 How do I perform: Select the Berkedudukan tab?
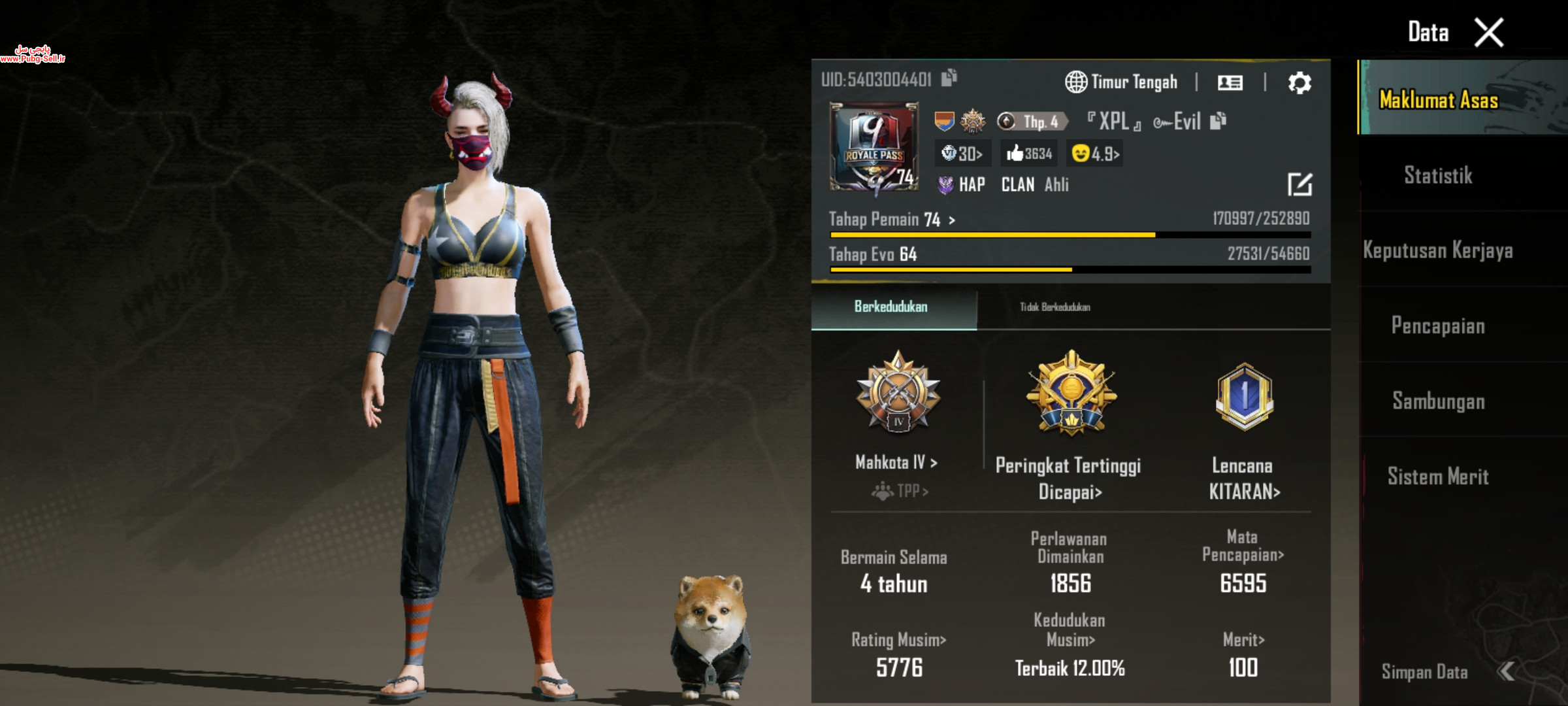click(x=890, y=307)
